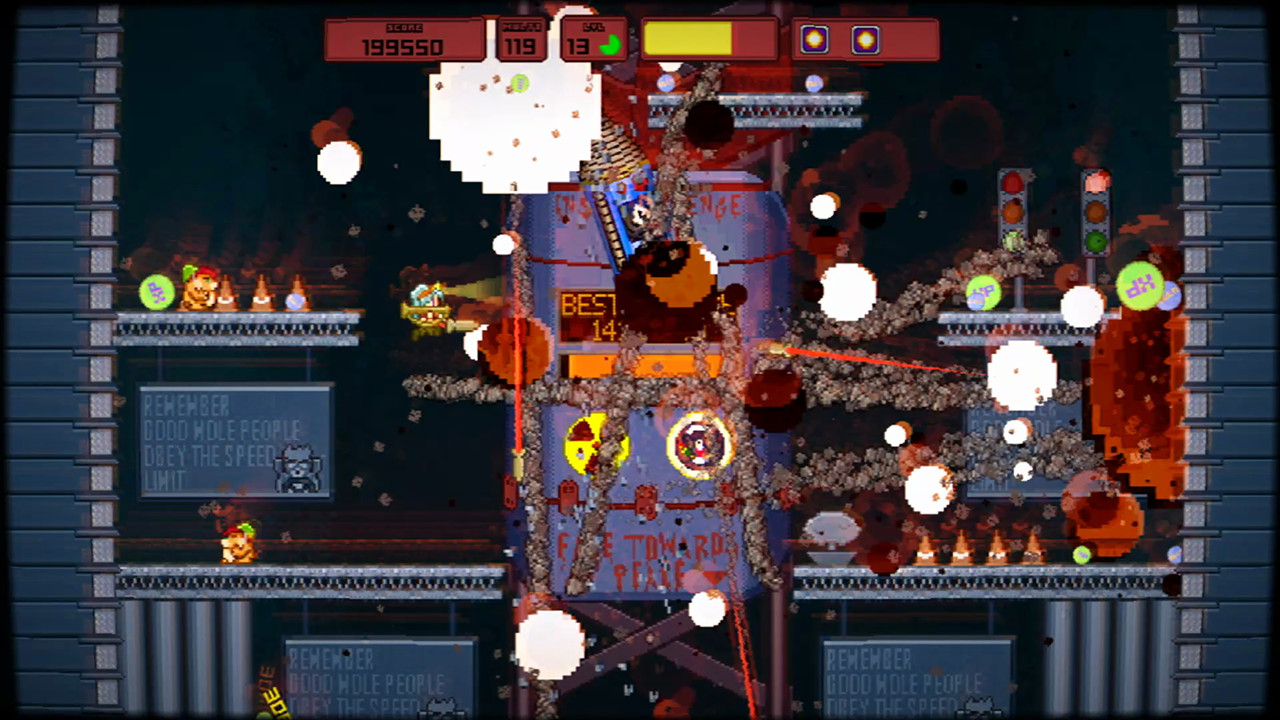The width and height of the screenshot is (1280, 720).
Task: Click the circular boss portrait on the tower
Action: tap(698, 443)
